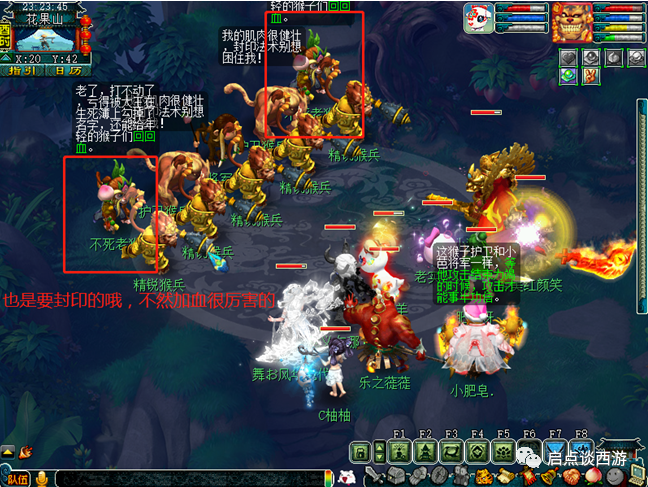The width and height of the screenshot is (648, 487).
Task: Activate the F1 hotbar skill slot
Action: 400,451
